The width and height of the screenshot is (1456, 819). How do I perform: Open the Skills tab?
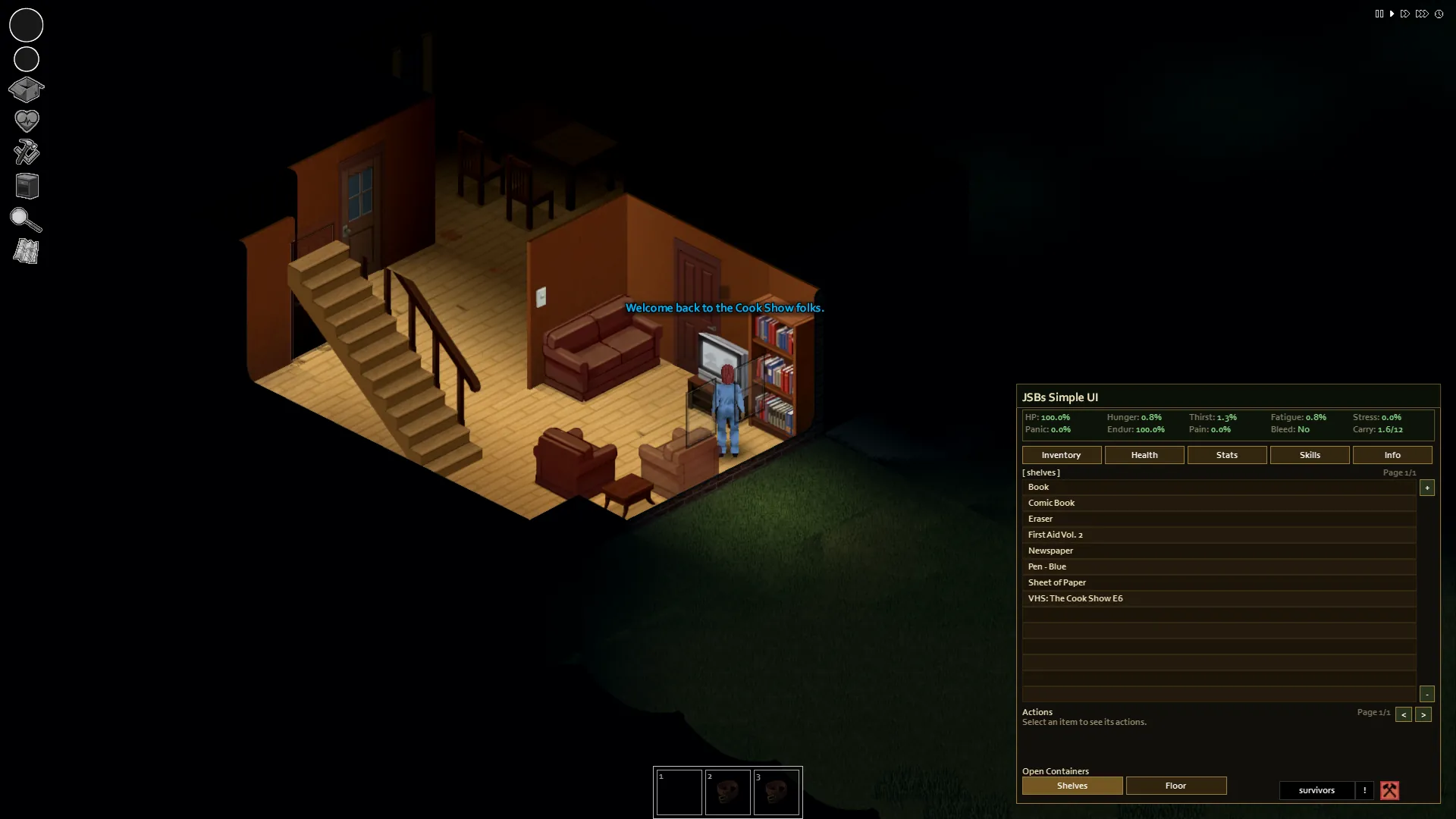1309,455
